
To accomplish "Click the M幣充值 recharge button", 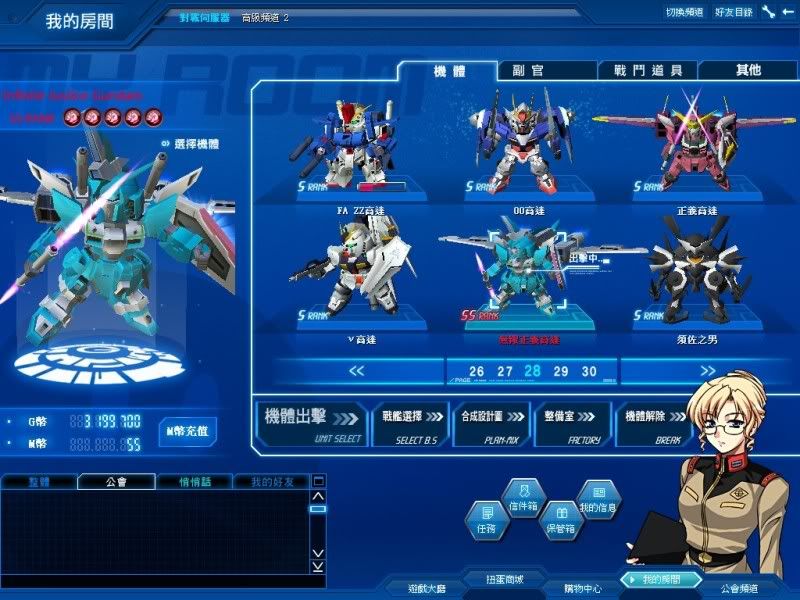I will tap(187, 432).
